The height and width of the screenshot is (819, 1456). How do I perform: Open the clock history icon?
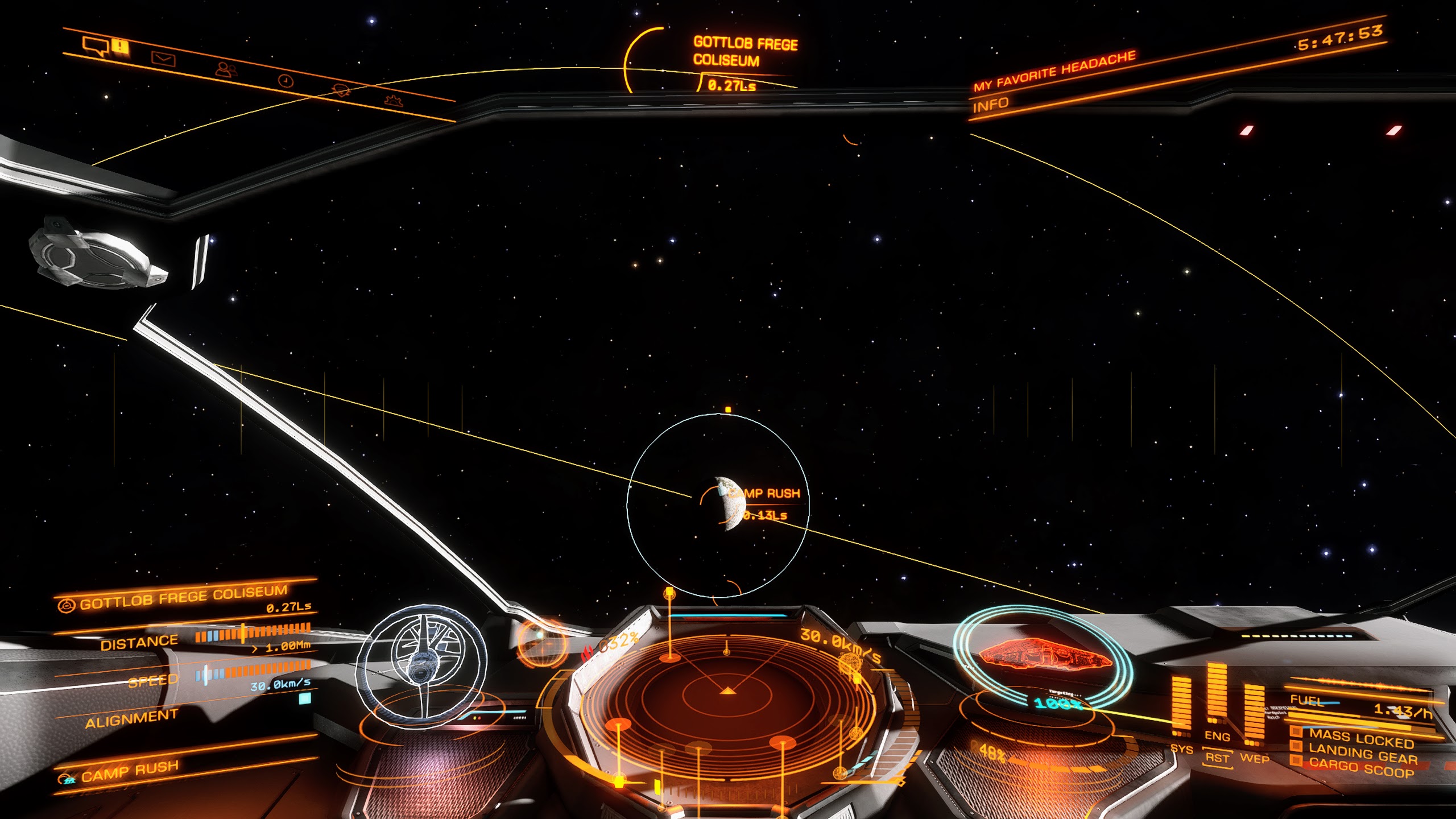coord(286,81)
